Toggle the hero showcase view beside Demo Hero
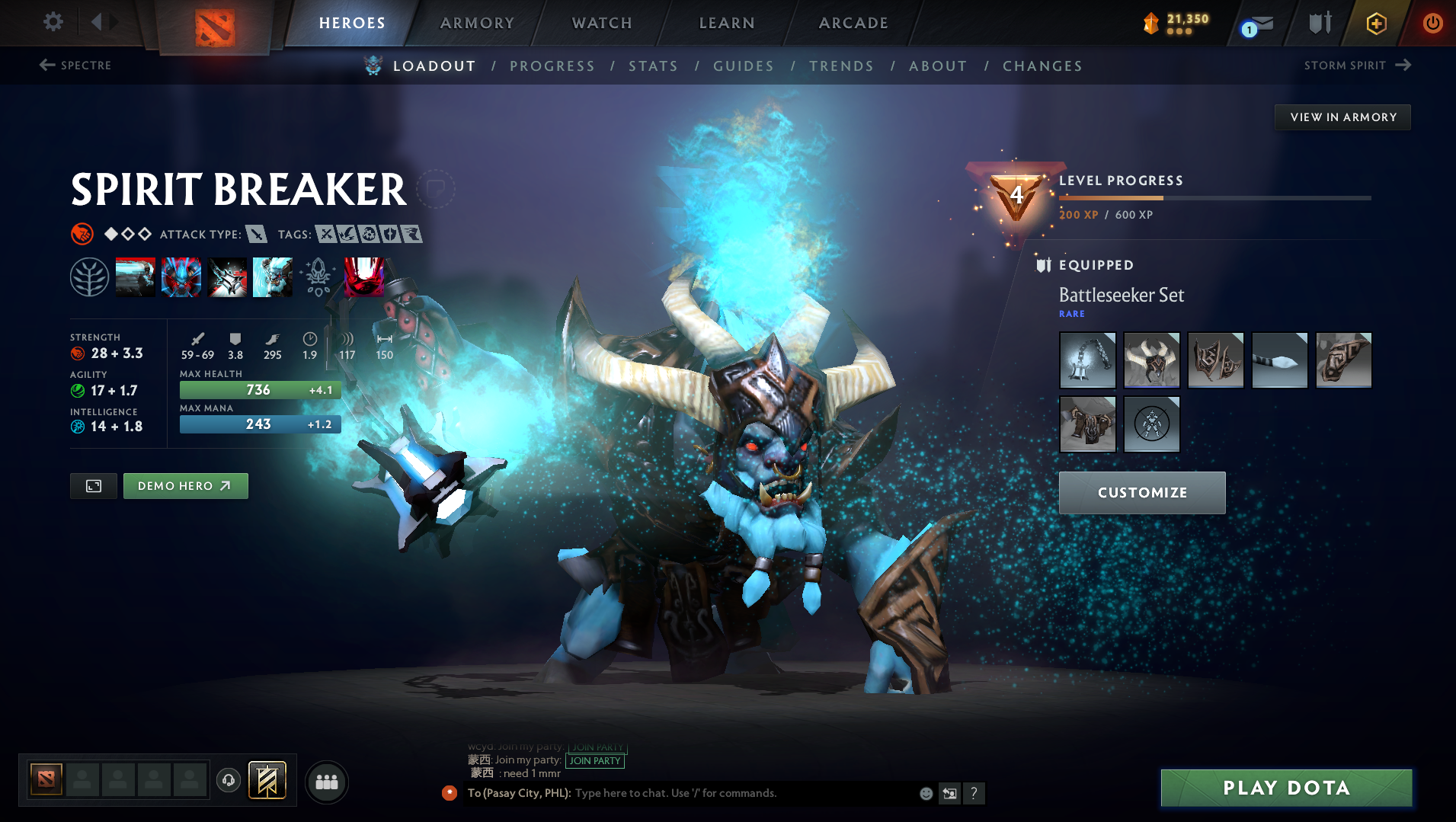1456x822 pixels. 93,485
